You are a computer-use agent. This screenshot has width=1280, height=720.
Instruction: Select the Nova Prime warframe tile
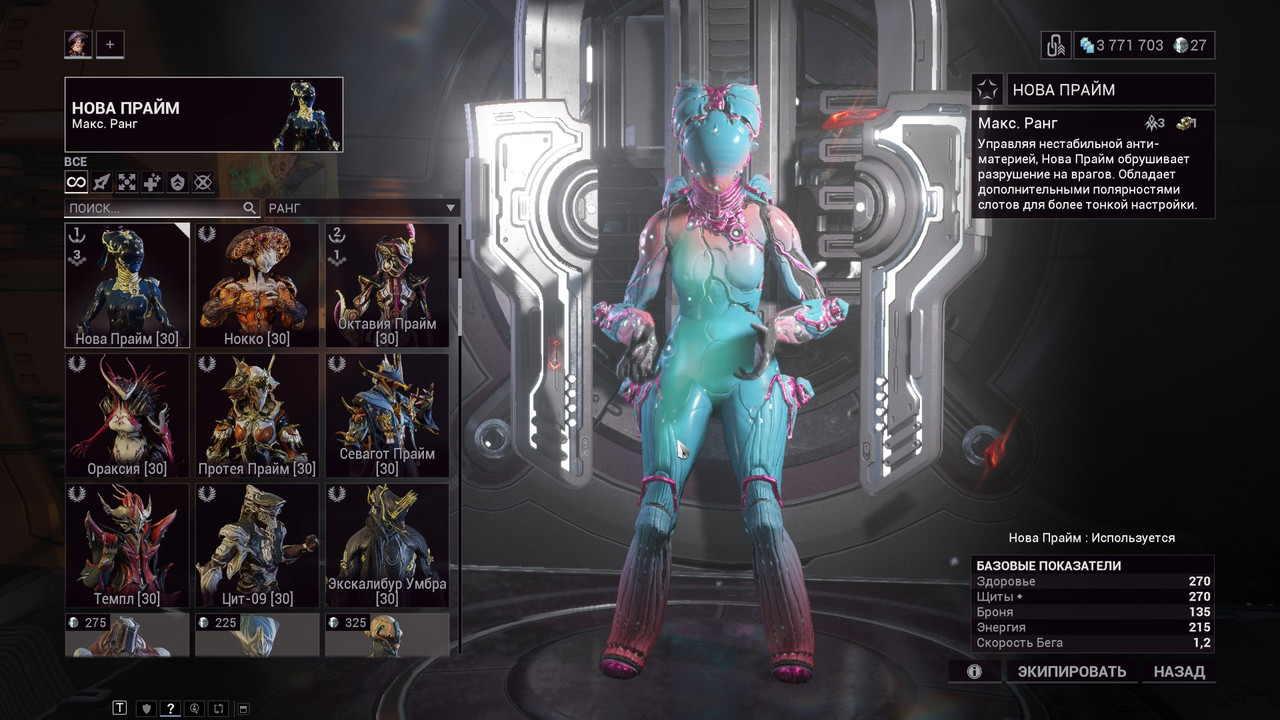[127, 285]
